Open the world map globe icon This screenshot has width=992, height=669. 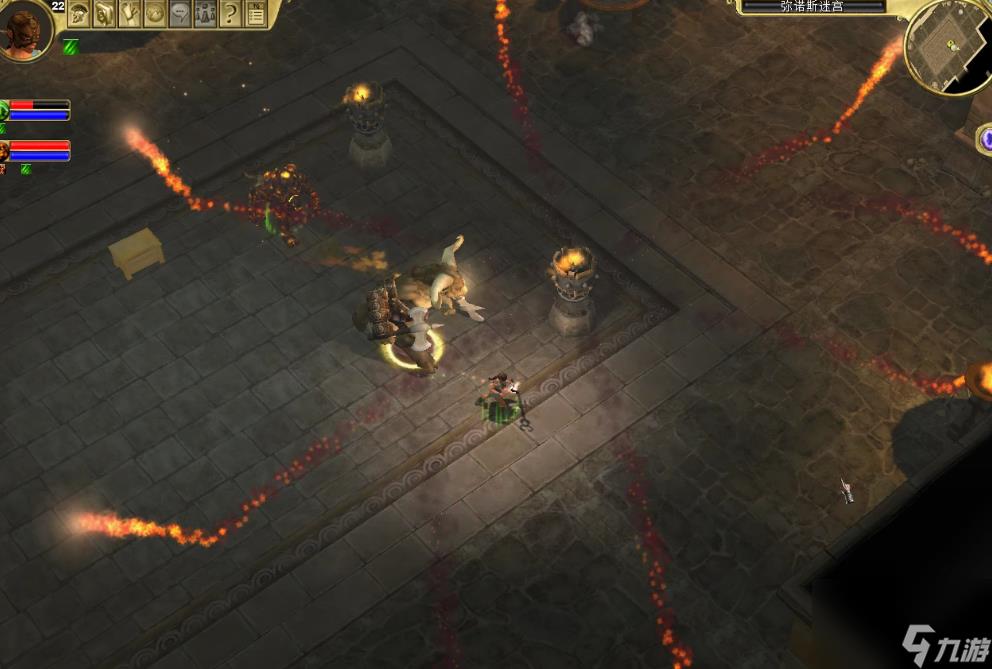click(x=155, y=13)
